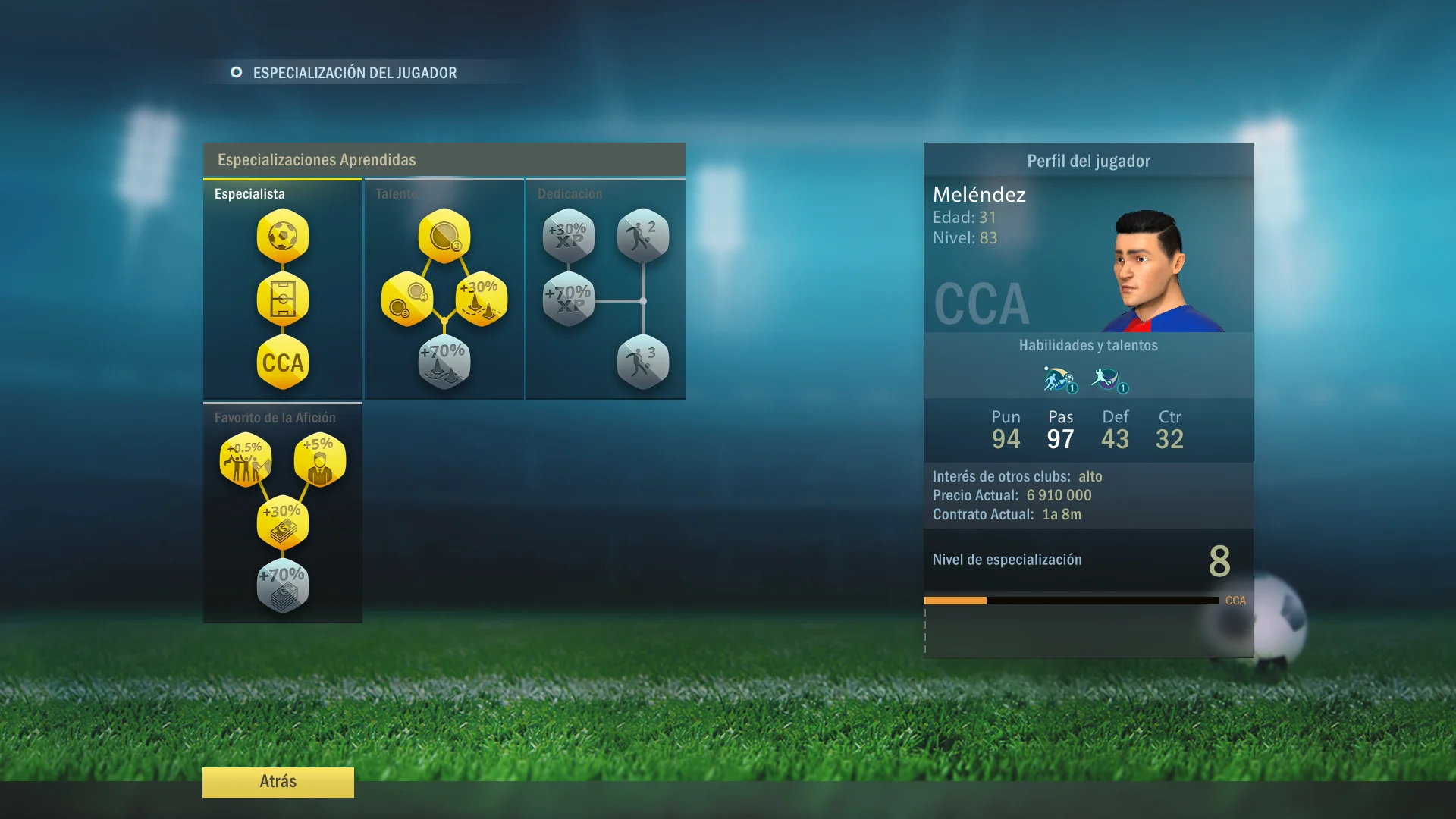Click the CCA specialization progress bar

[1069, 600]
